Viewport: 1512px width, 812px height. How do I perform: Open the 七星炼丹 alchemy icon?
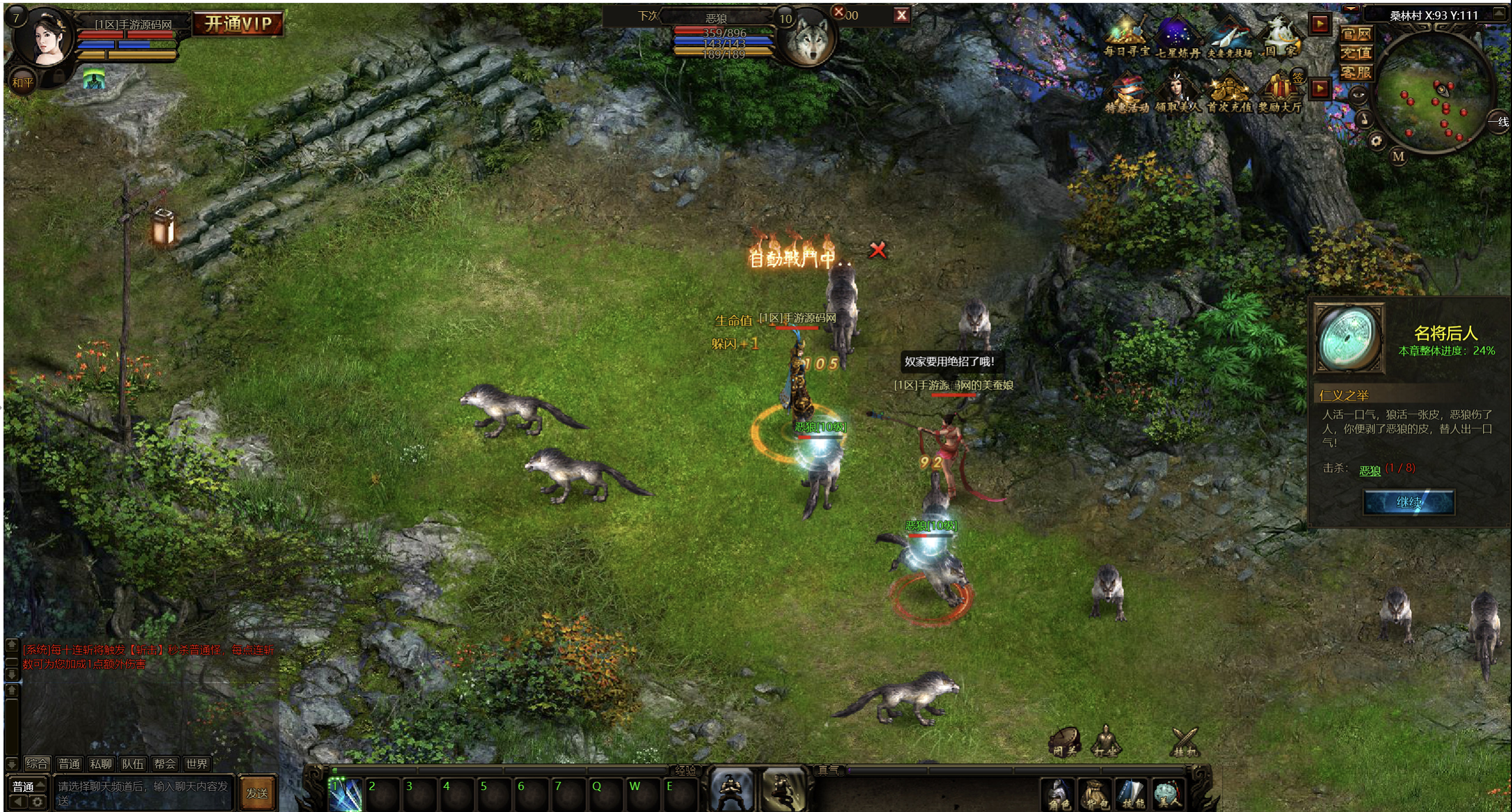click(1178, 37)
